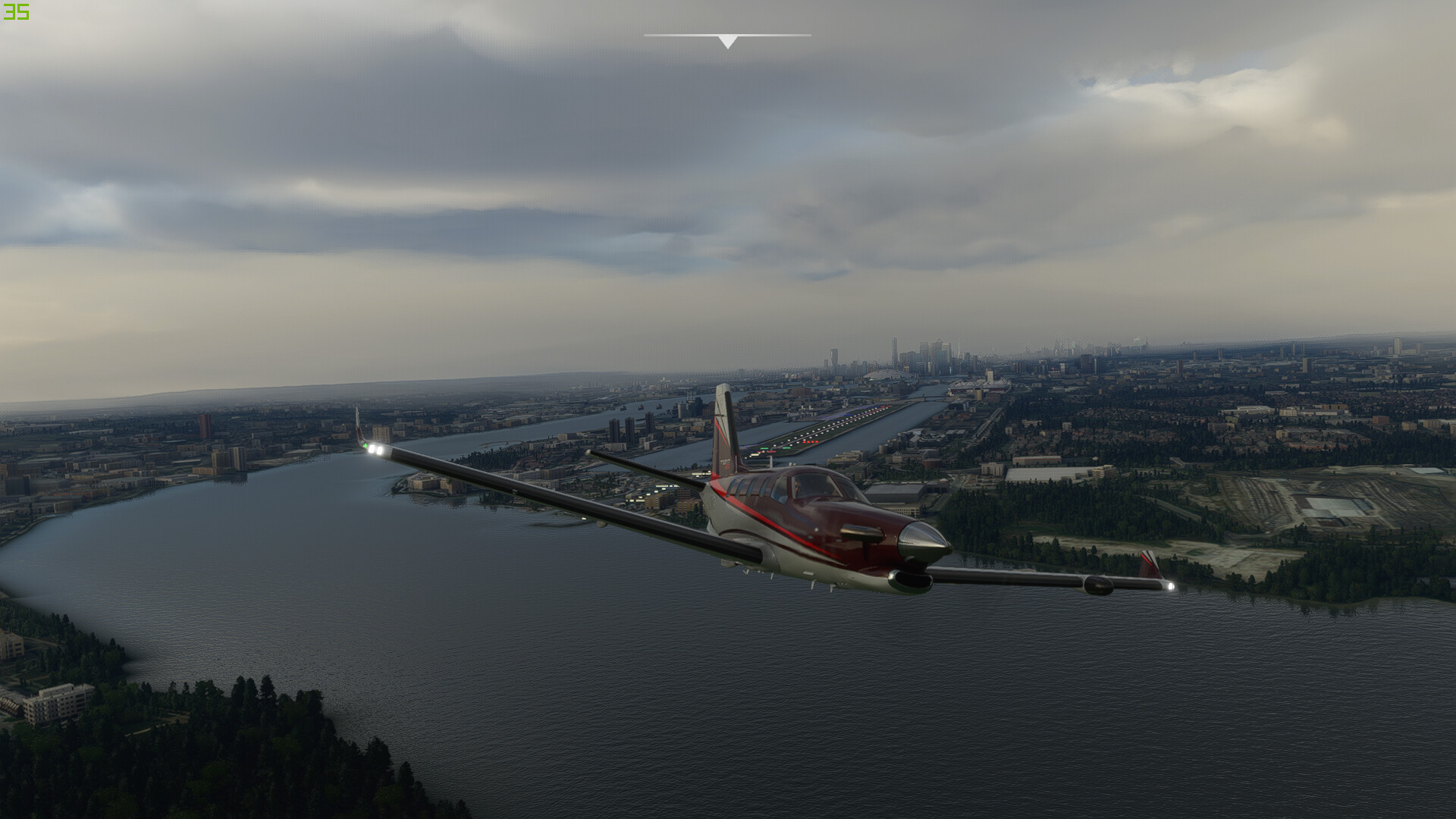1456x819 pixels.
Task: Open the toolbar pull-down arrow handle
Action: click(727, 41)
